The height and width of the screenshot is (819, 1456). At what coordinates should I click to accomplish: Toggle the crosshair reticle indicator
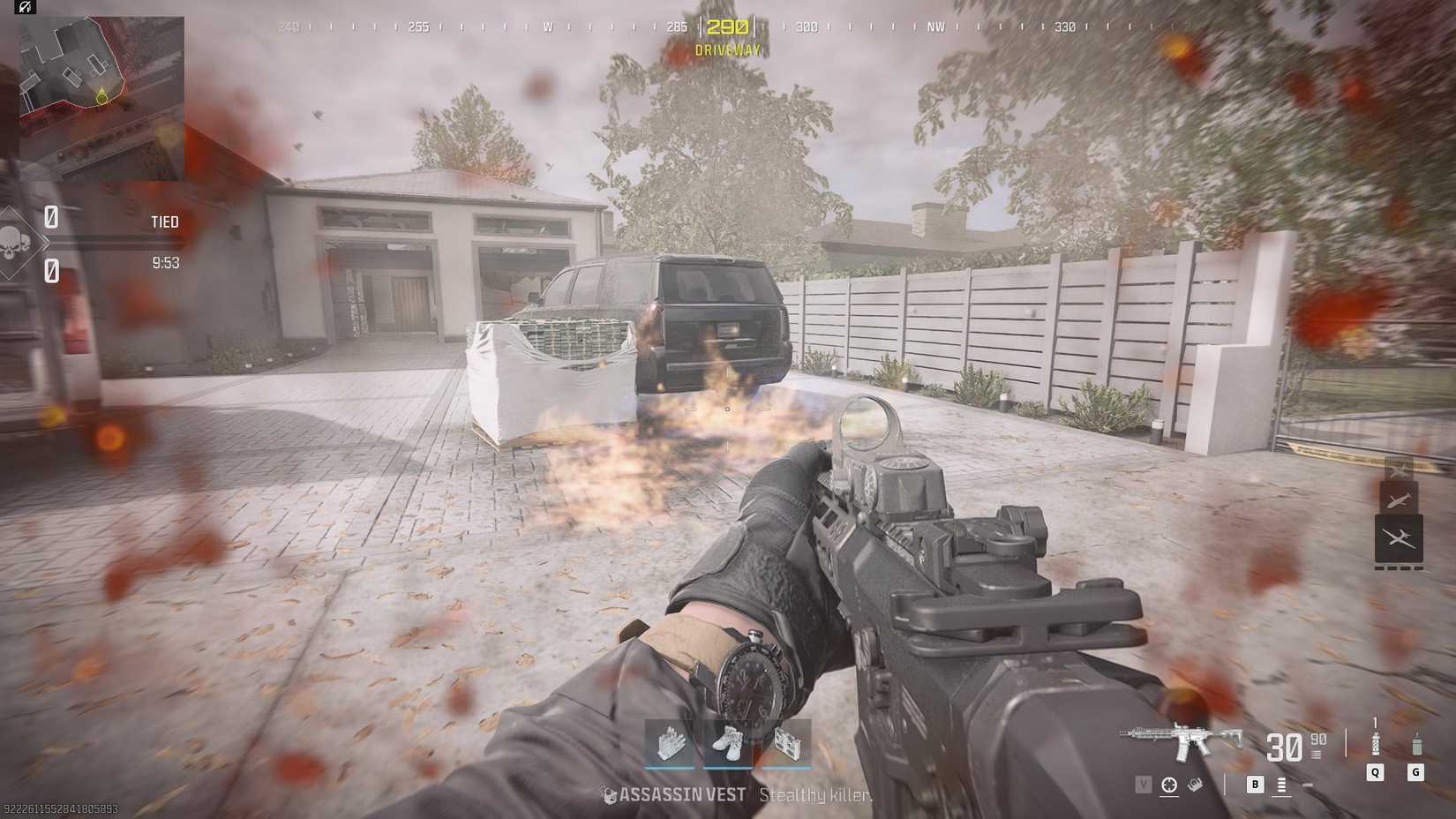[x=1171, y=784]
